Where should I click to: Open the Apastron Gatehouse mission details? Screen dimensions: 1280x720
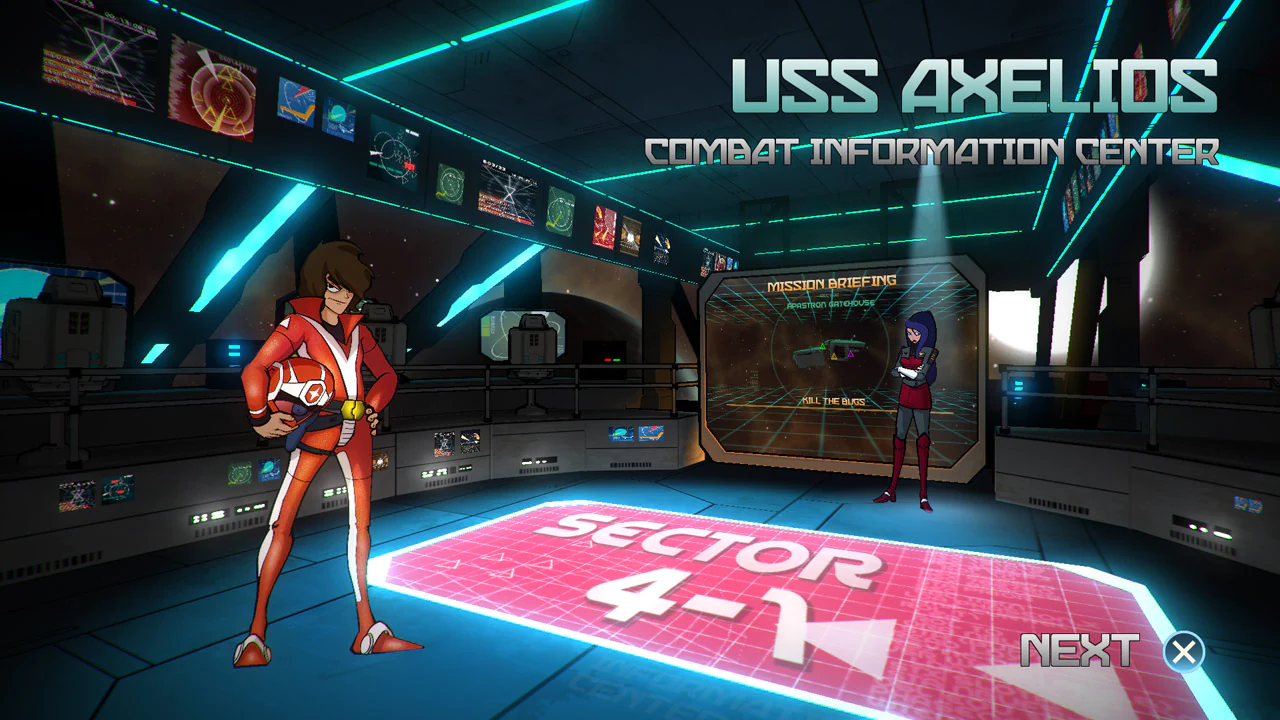830,304
